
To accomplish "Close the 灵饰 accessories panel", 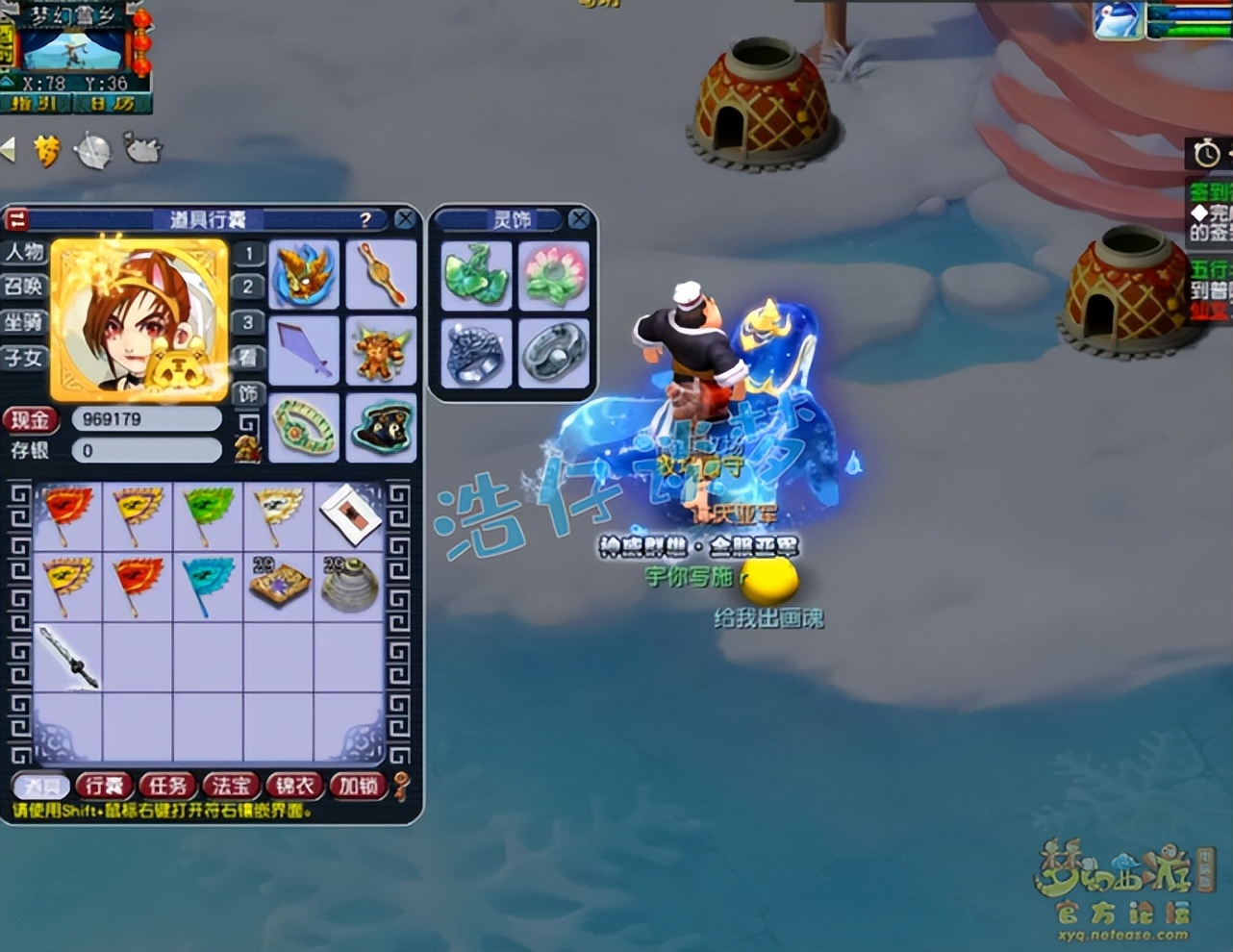I will pos(579,219).
